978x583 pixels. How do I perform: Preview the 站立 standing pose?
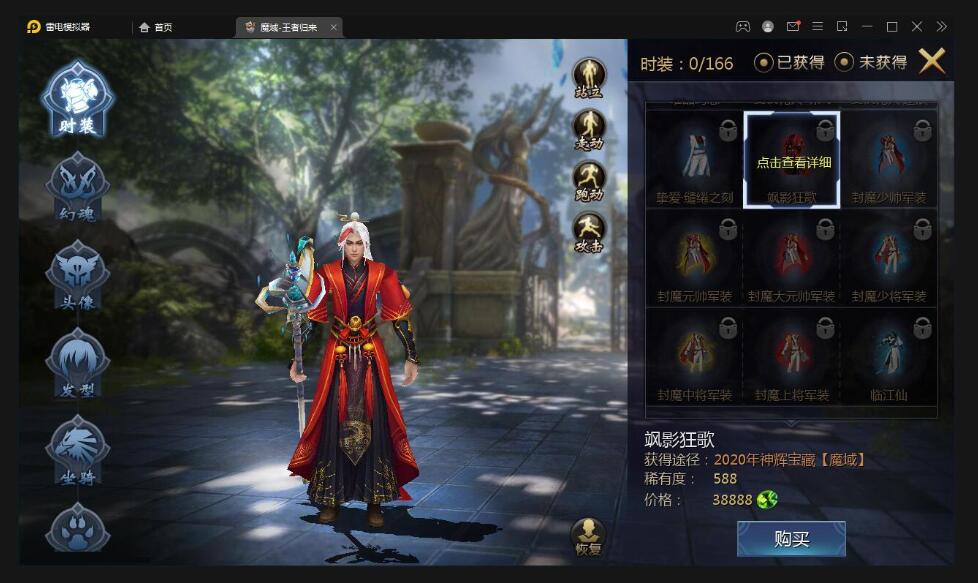[589, 78]
